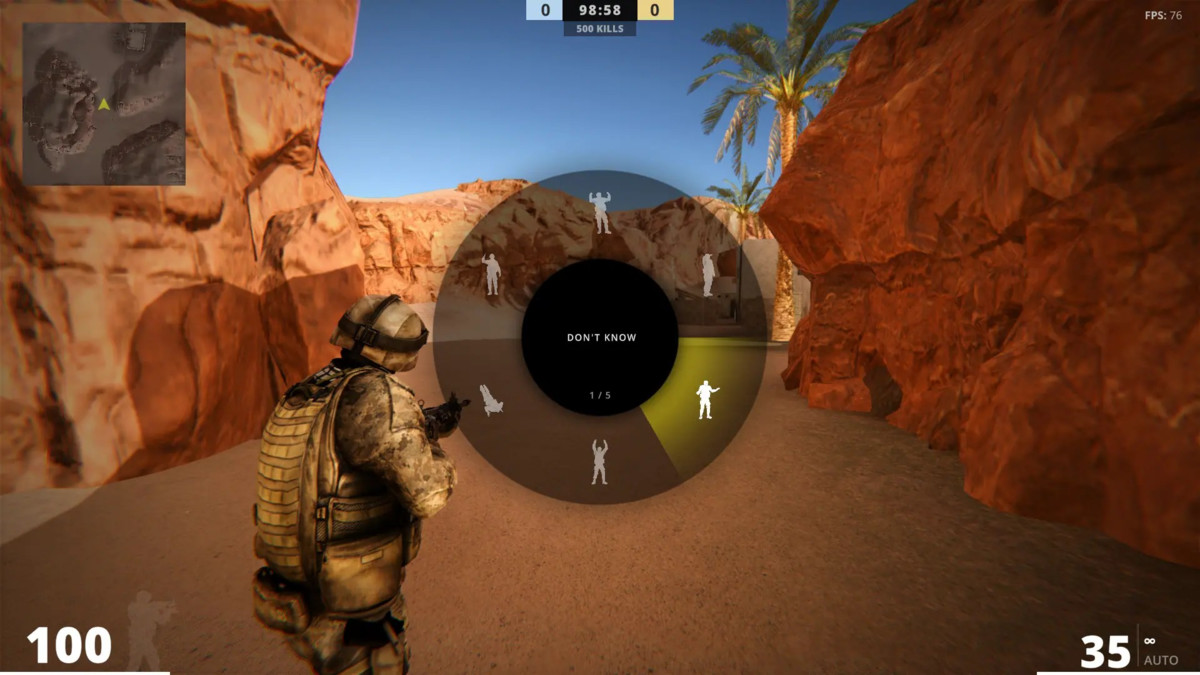Click the minimap in the corner

(x=104, y=104)
